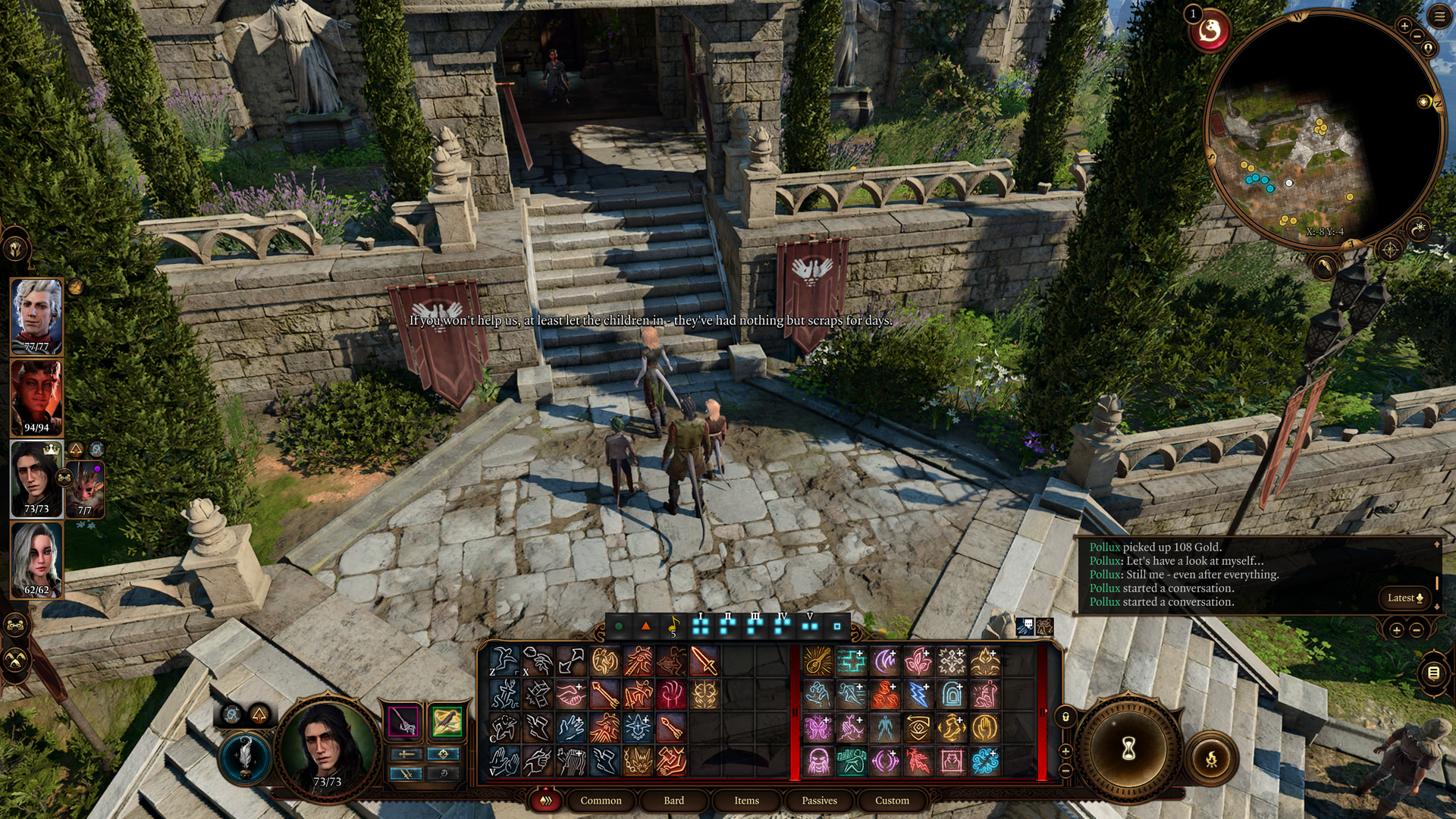The height and width of the screenshot is (819, 1456).
Task: Select the red horned tiefling portrait
Action: 36,397
